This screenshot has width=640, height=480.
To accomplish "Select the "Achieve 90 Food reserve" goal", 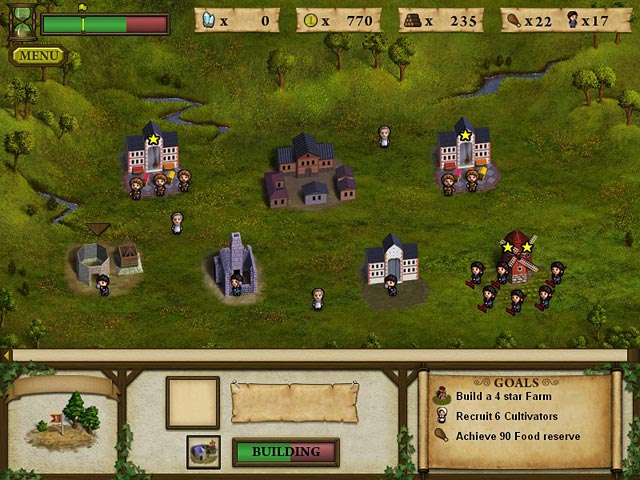I will pyautogui.click(x=517, y=436).
